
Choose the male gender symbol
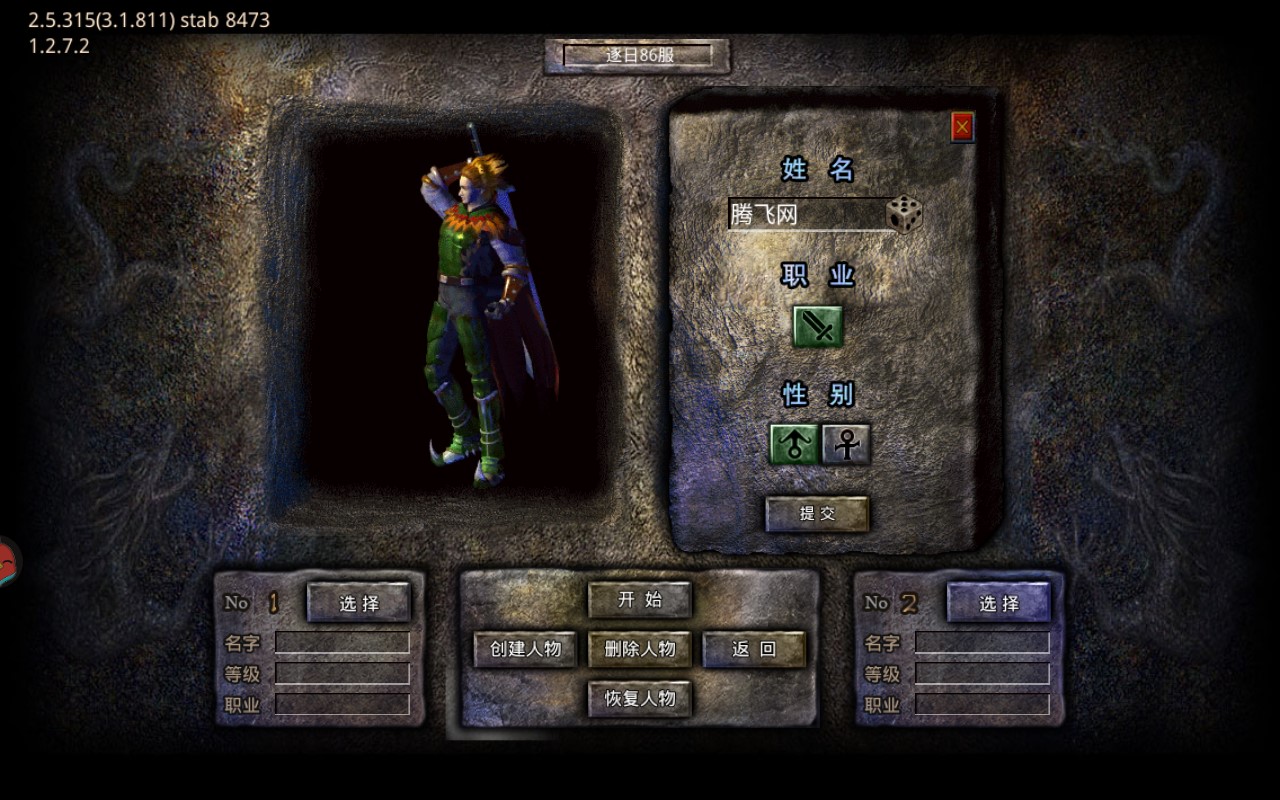click(794, 444)
